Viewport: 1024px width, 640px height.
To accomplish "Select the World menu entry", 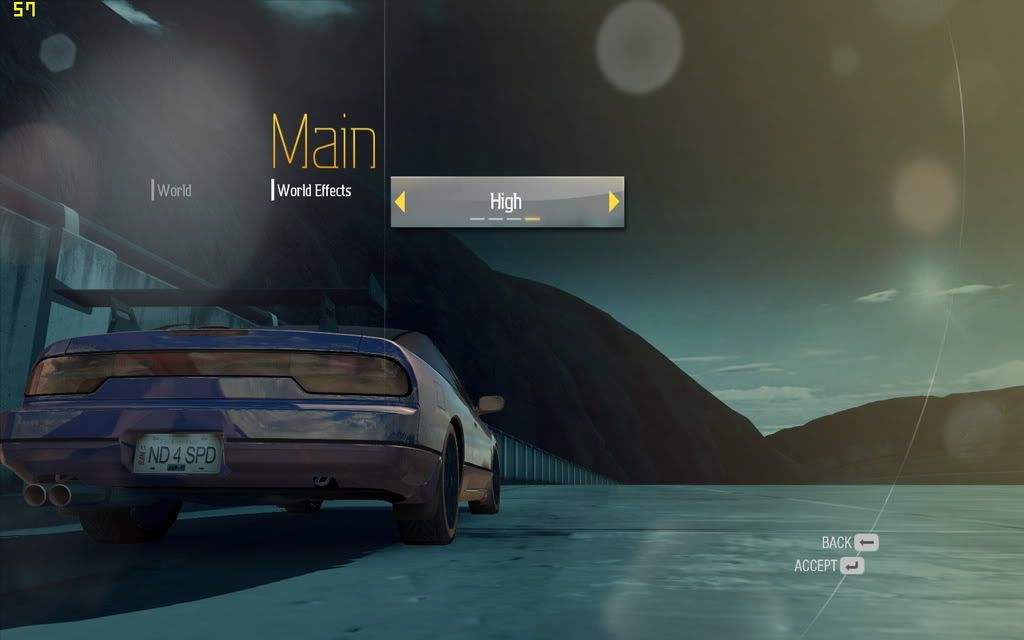I will tap(173, 190).
